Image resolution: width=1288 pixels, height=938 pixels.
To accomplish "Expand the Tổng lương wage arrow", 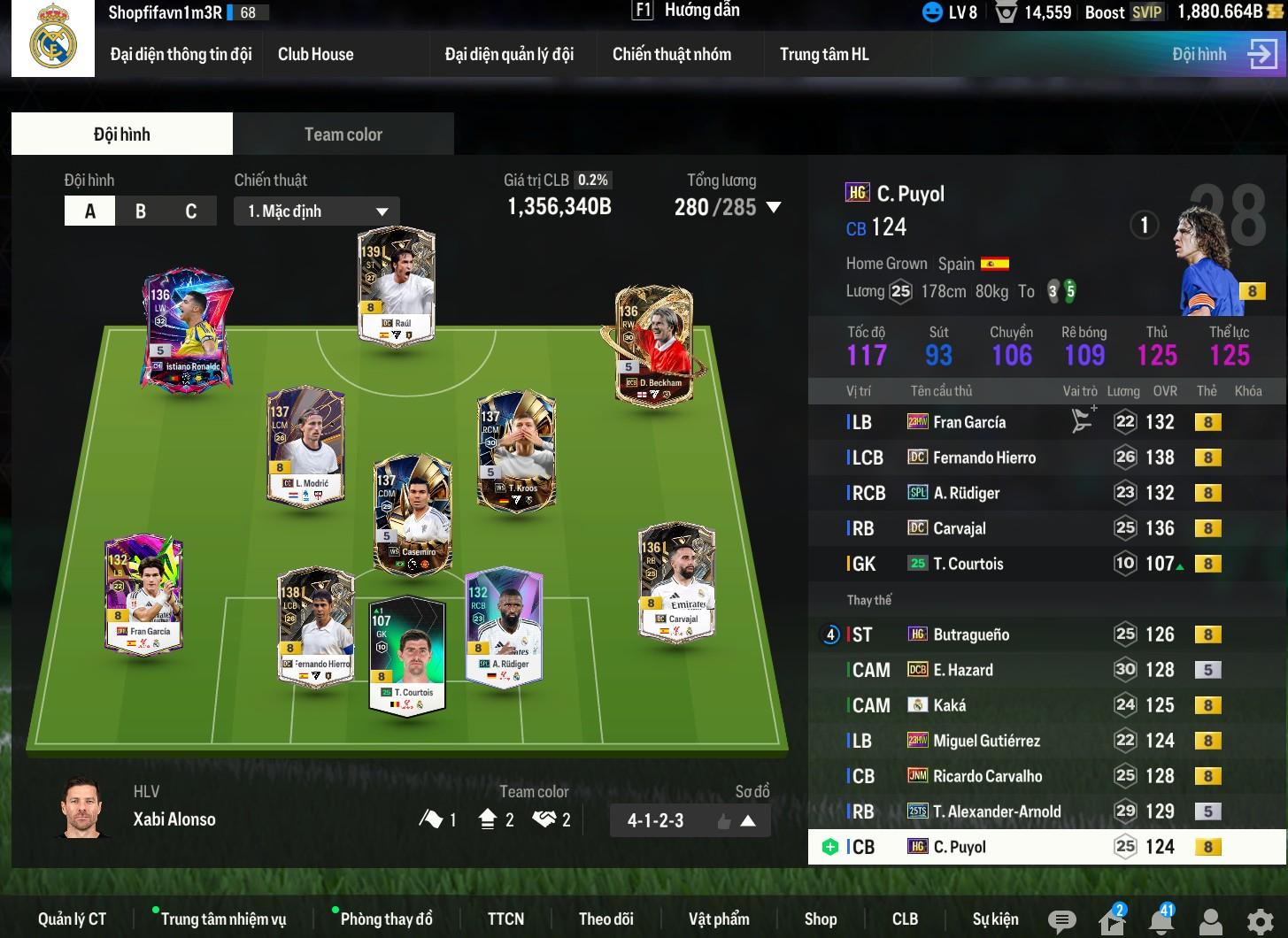I will 774,208.
